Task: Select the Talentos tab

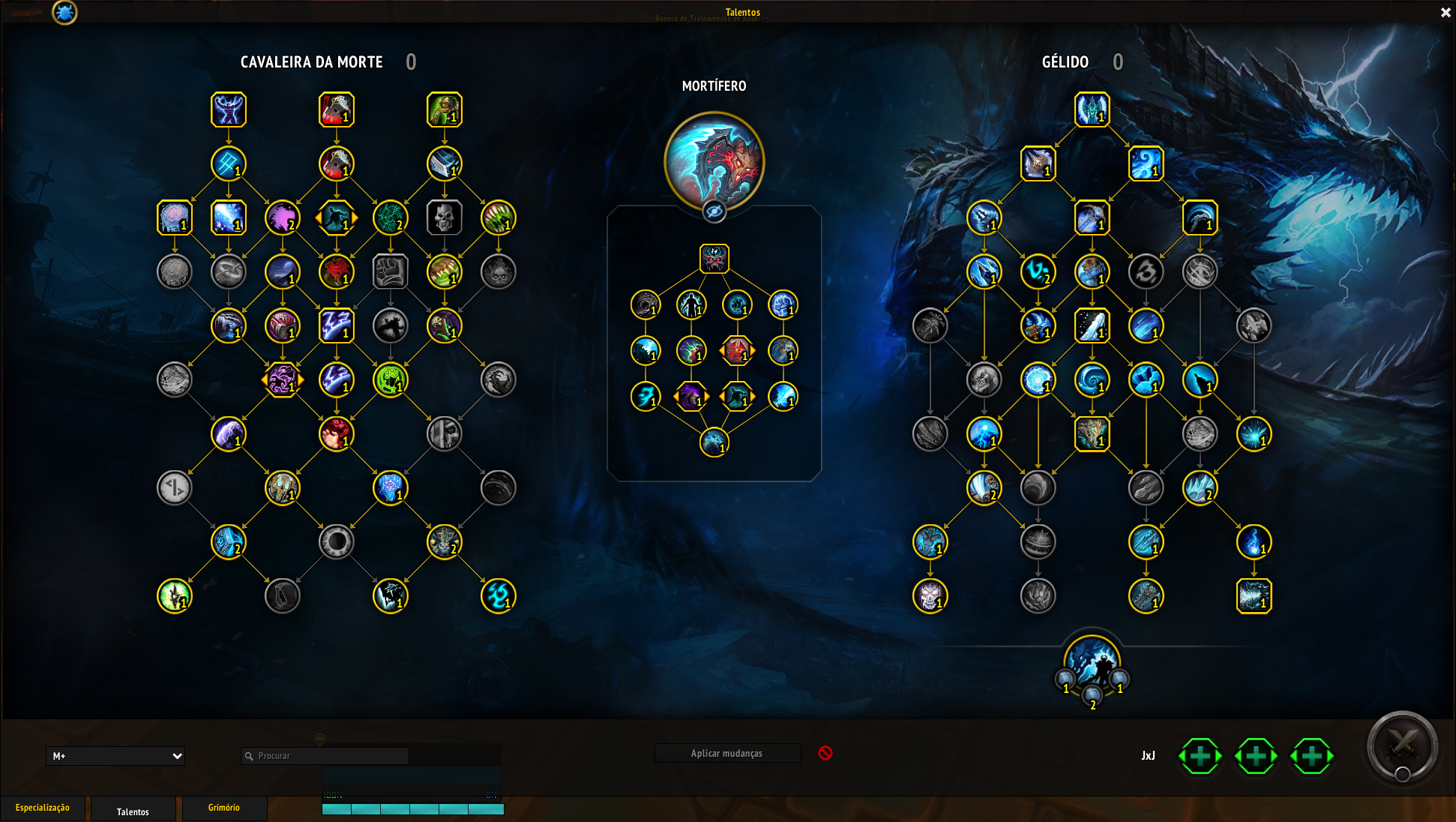Action: pyautogui.click(x=133, y=811)
